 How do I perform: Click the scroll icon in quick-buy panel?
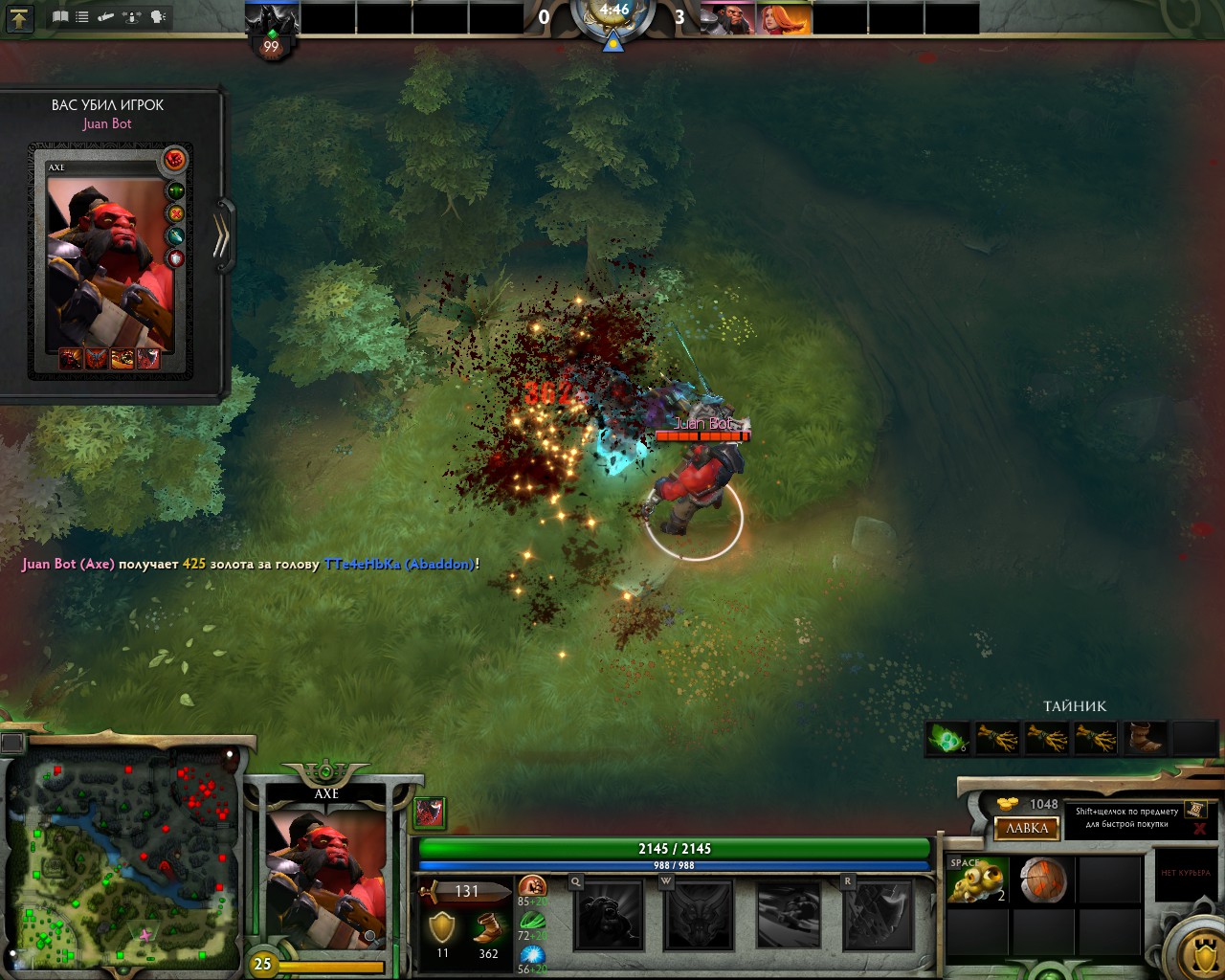tap(1194, 810)
